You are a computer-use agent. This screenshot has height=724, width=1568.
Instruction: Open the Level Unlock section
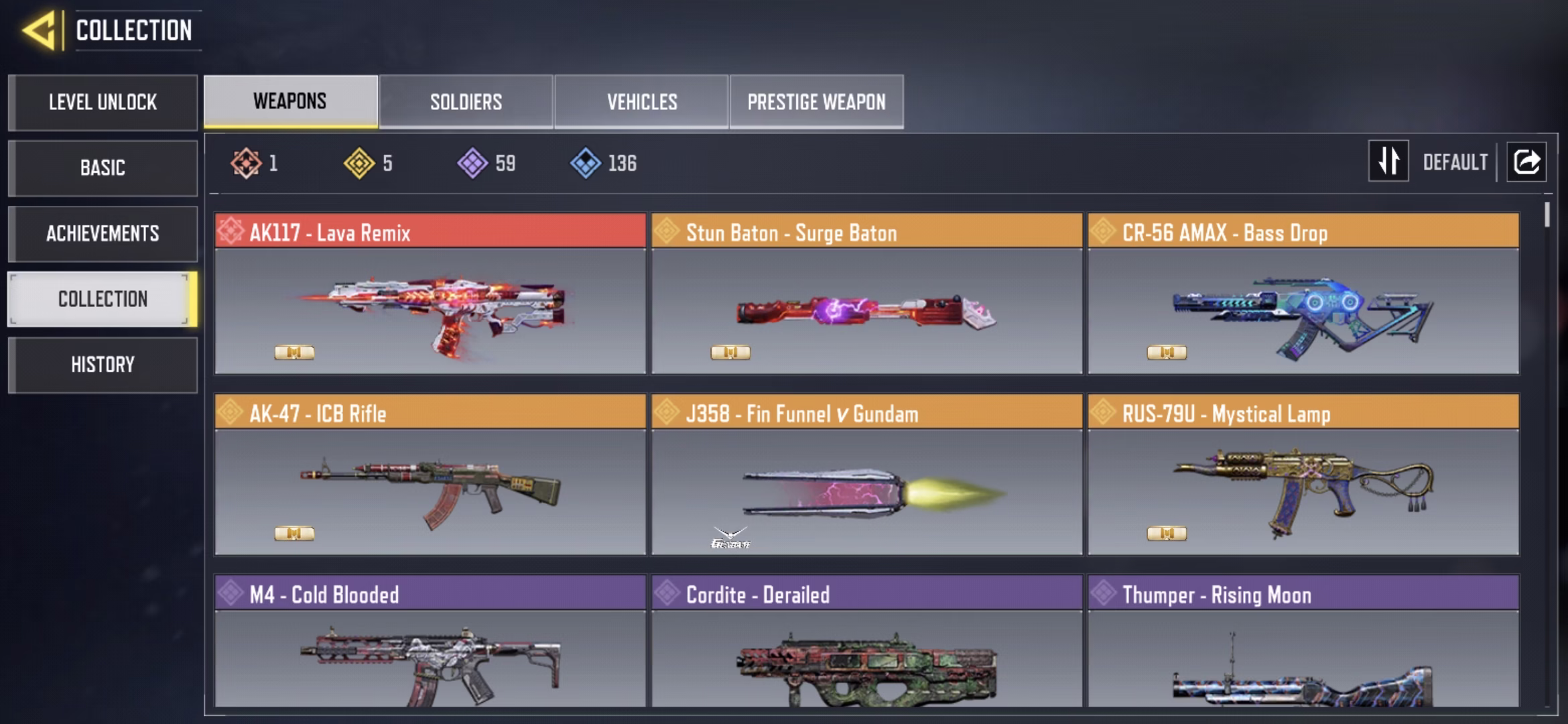pyautogui.click(x=103, y=102)
